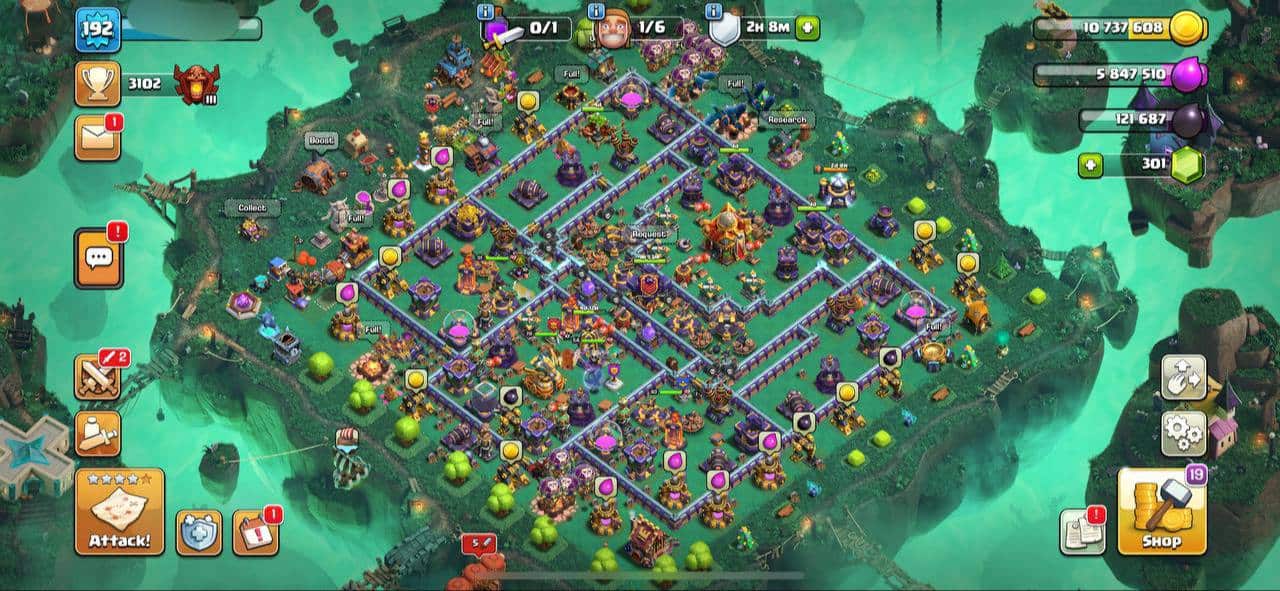The width and height of the screenshot is (1280, 591).
Task: Open player profile from level 192 badge
Action: [98, 29]
